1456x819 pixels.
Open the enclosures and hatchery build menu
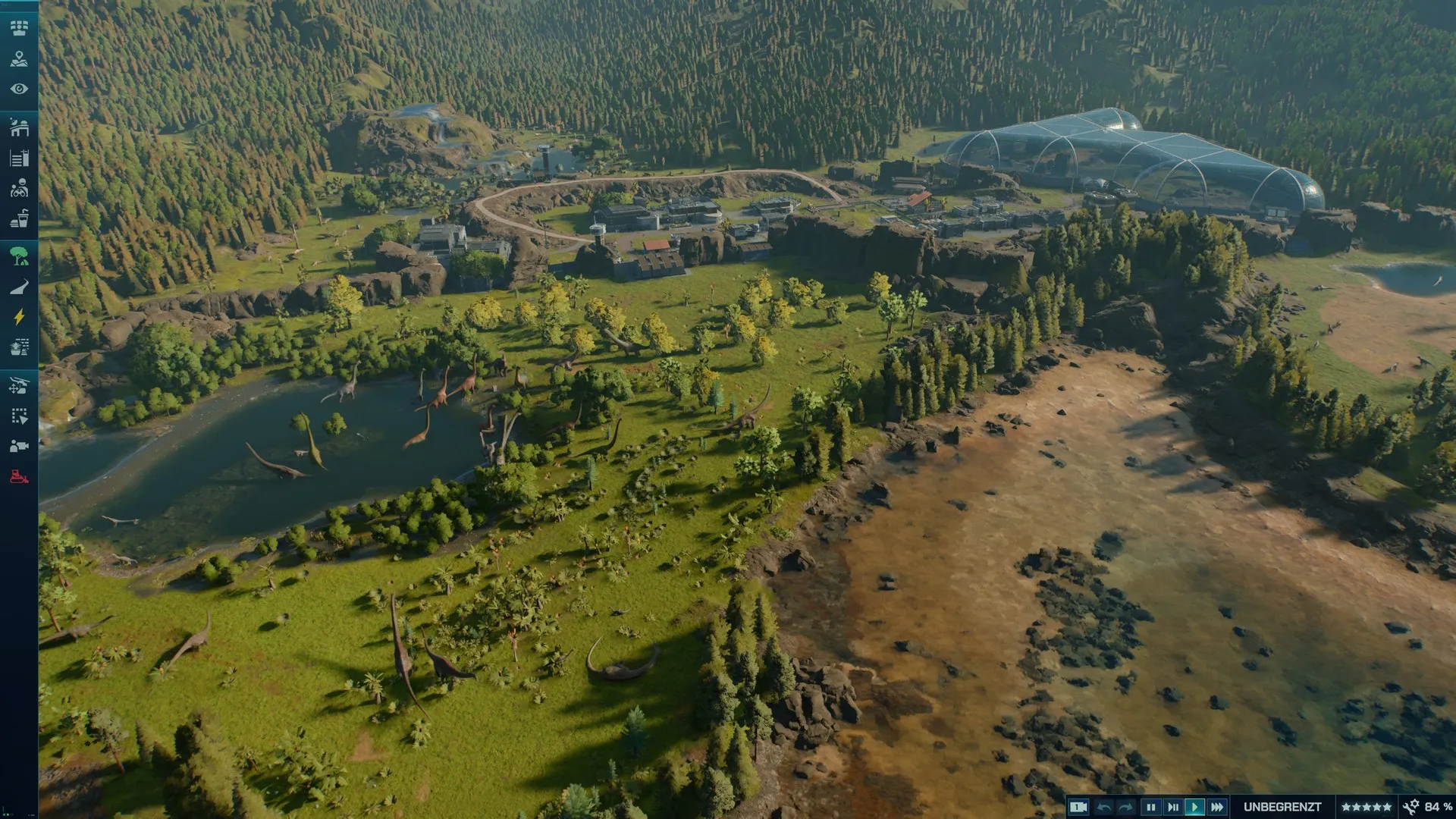tap(19, 127)
